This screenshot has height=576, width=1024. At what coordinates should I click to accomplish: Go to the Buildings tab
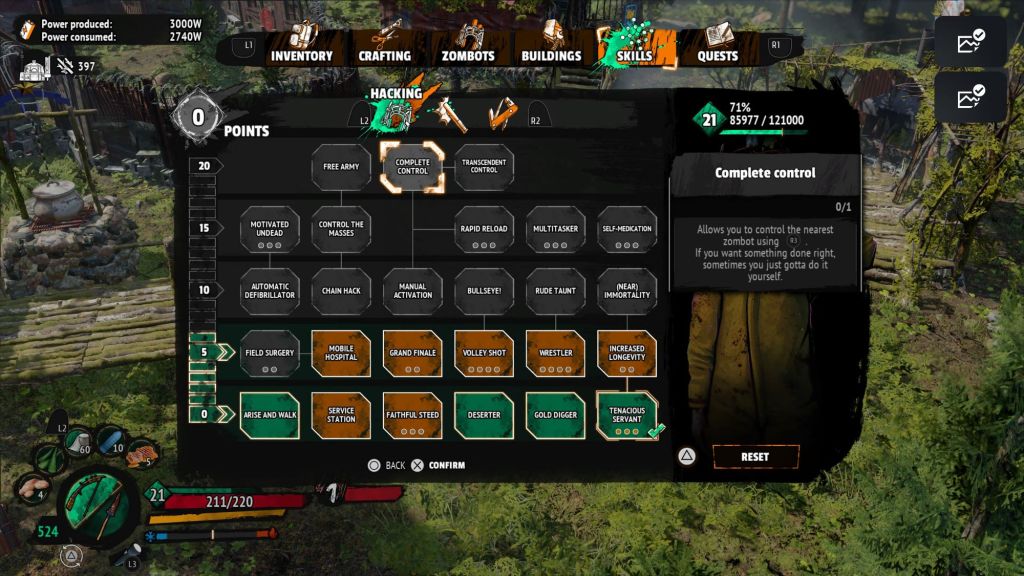click(x=551, y=55)
